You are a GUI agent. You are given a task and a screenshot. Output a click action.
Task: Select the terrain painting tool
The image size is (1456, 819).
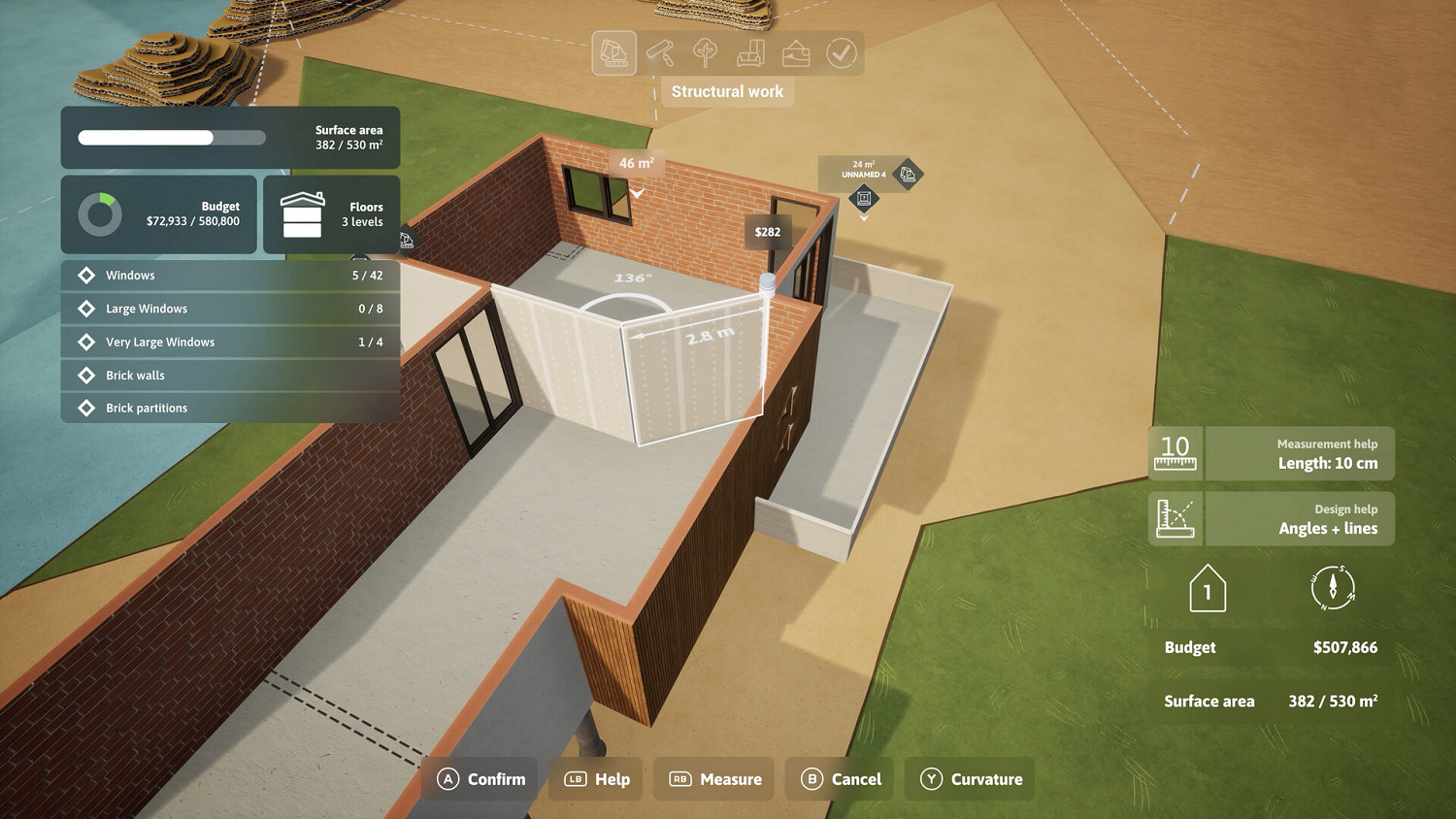pos(796,52)
